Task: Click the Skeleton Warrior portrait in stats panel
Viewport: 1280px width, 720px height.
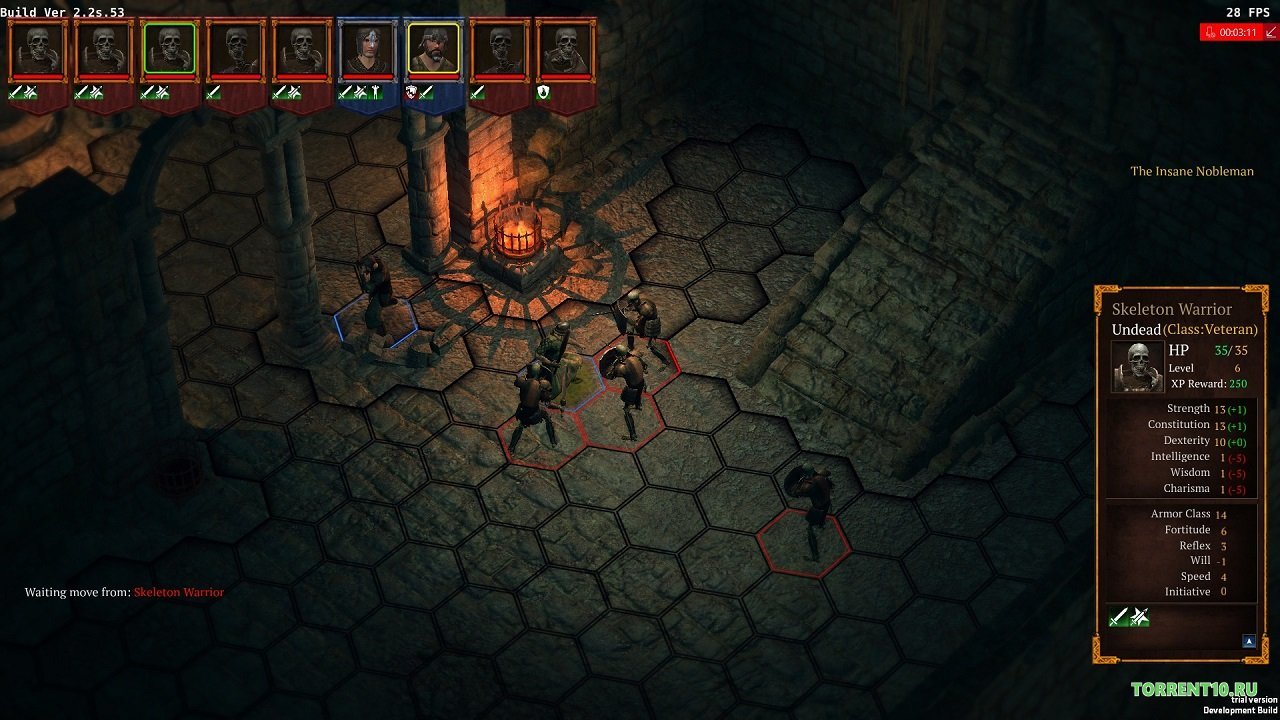Action: tap(1137, 366)
